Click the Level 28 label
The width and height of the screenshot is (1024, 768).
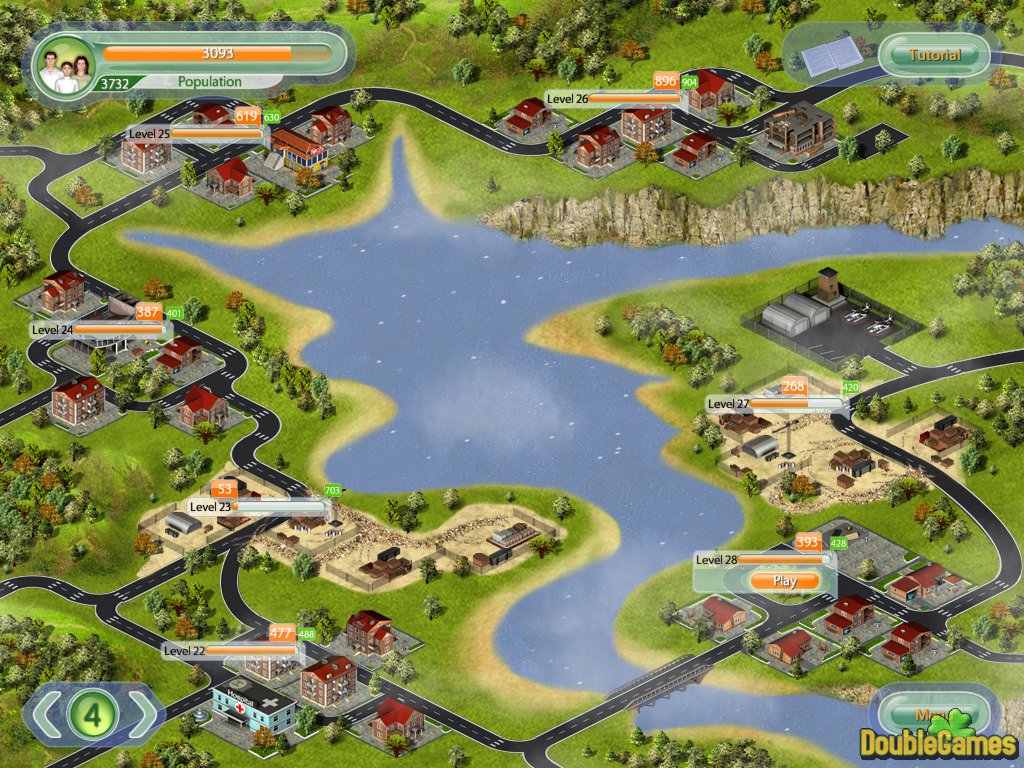point(716,560)
